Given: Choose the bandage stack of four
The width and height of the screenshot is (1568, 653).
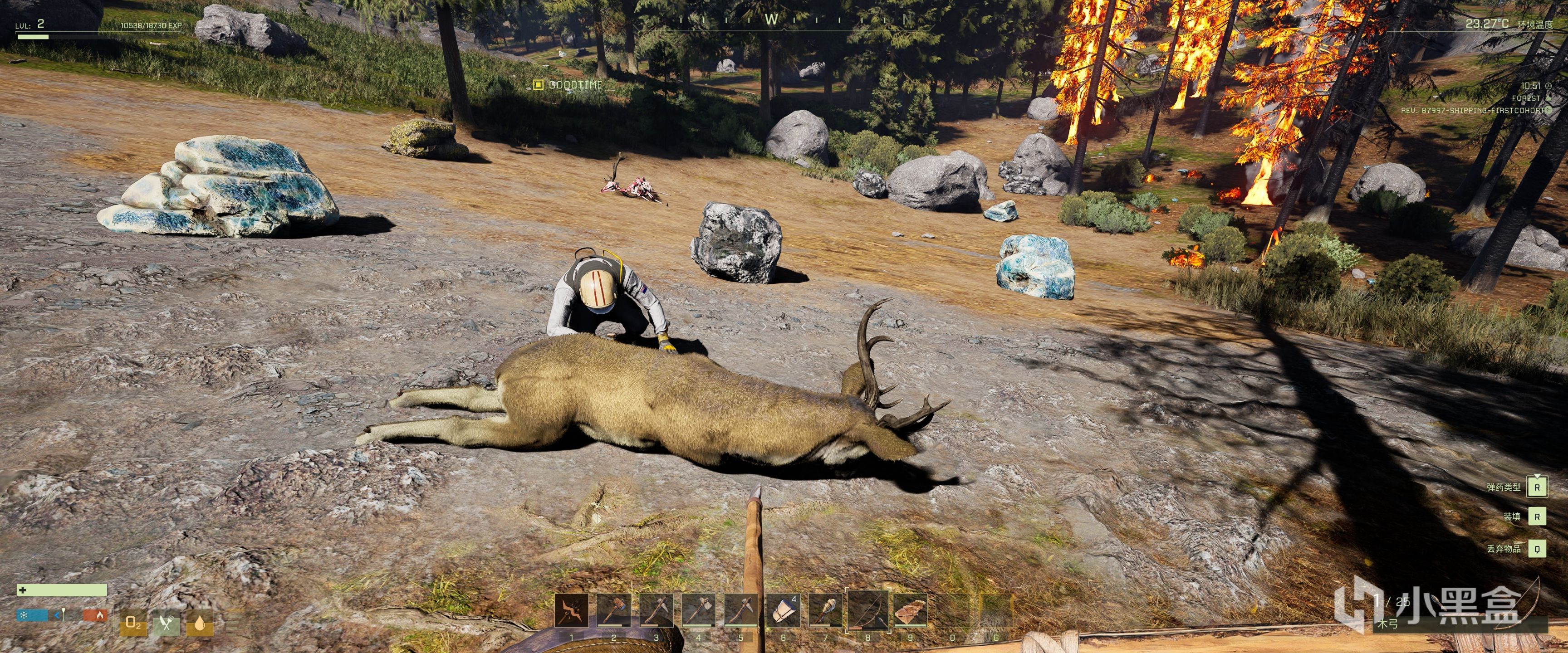Looking at the screenshot, I should point(784,611).
